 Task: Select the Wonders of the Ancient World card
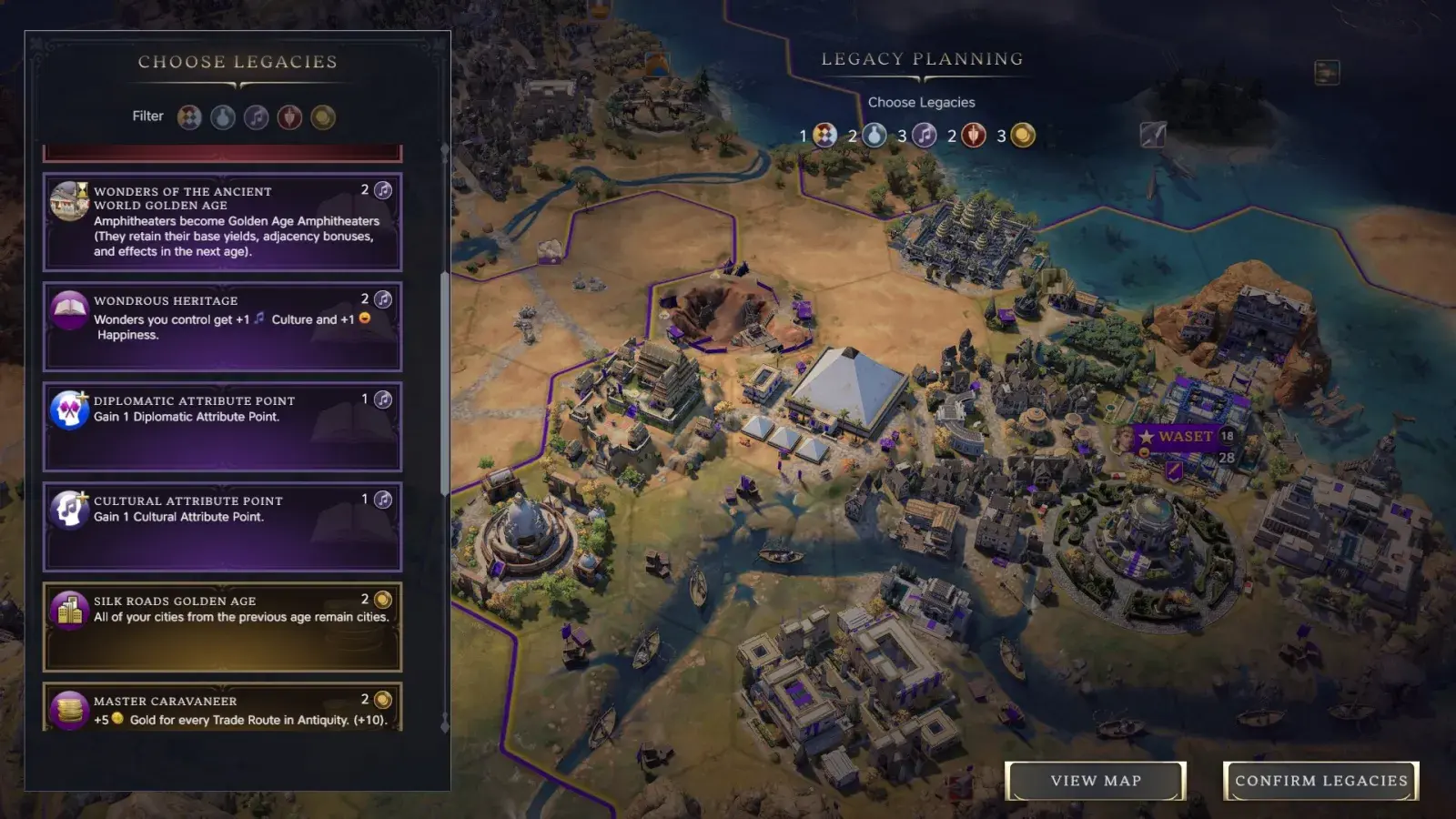point(222,221)
